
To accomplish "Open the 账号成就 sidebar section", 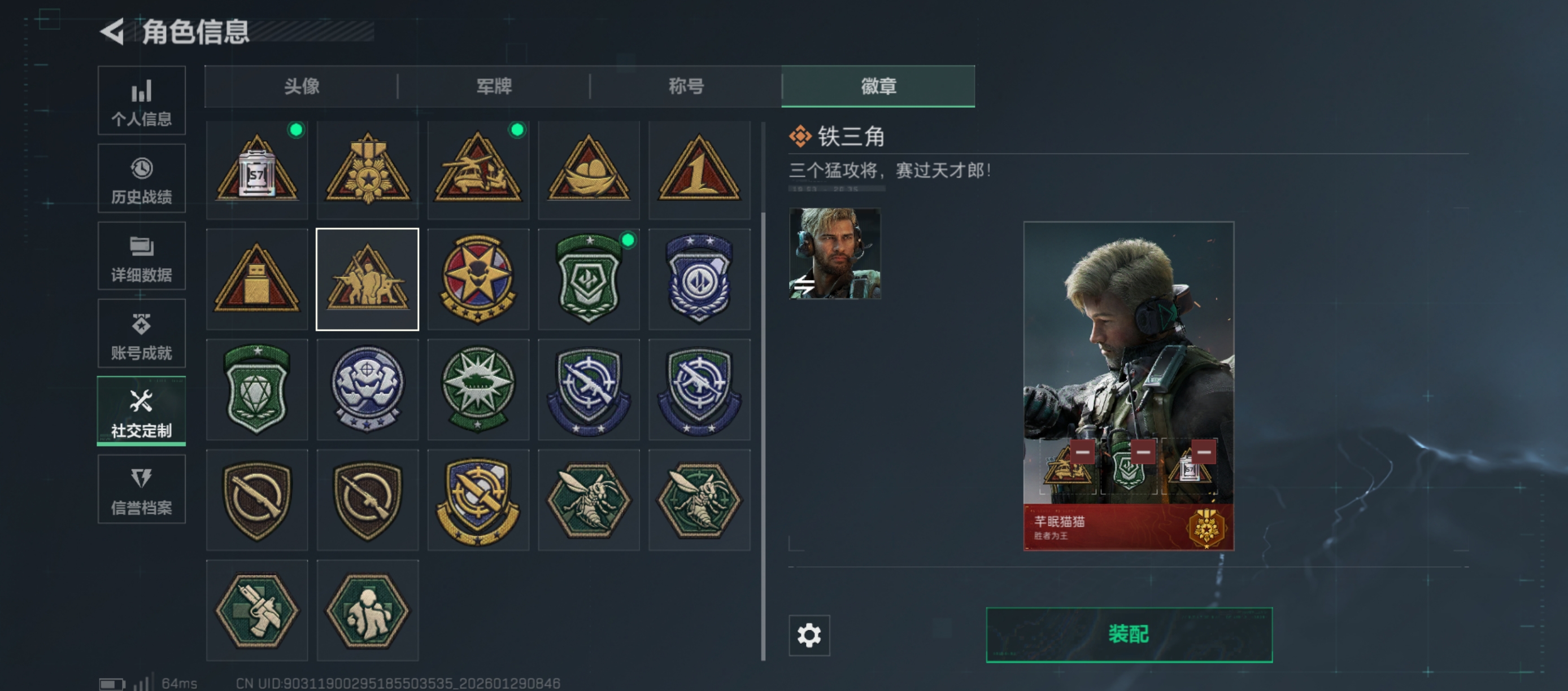I will 141,334.
